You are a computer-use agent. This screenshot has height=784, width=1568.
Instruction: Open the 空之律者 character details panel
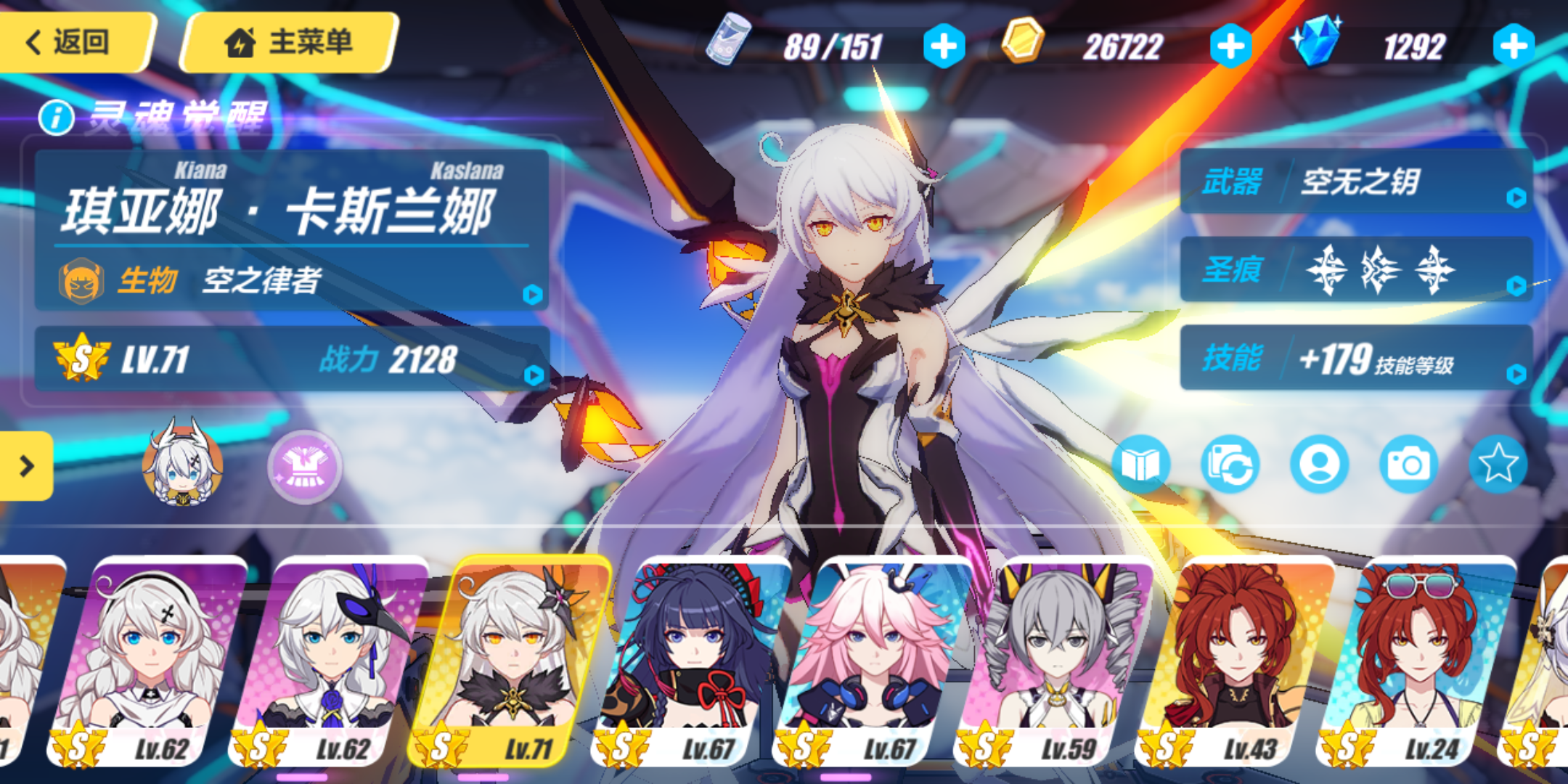click(290, 279)
